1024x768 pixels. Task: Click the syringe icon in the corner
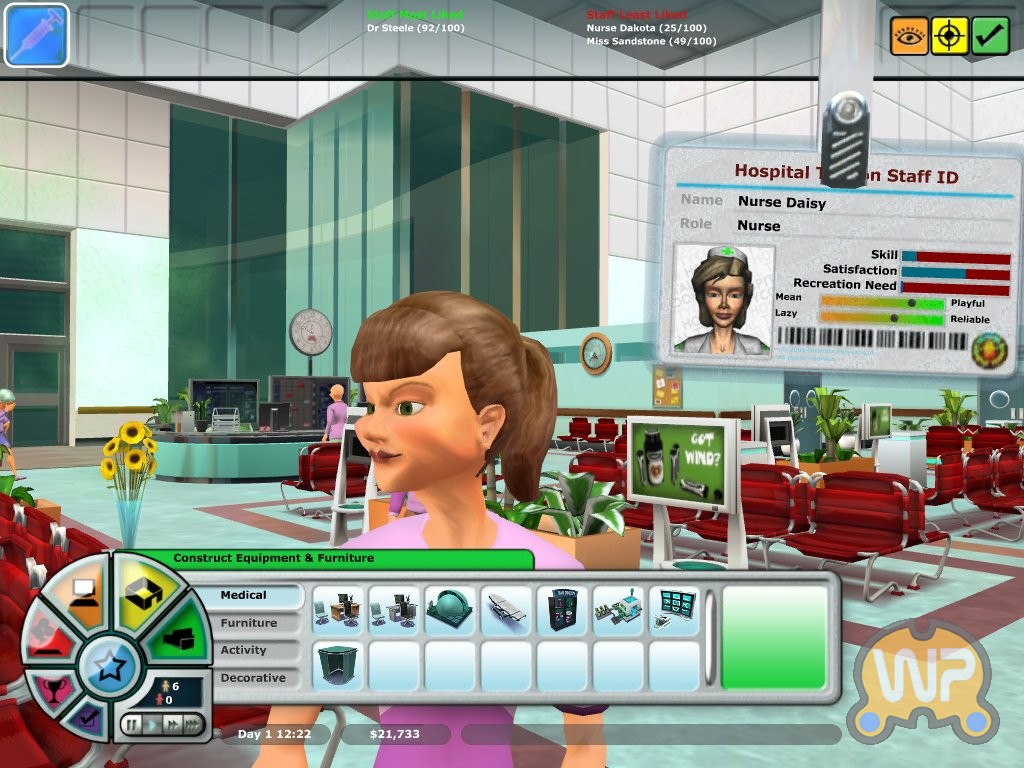click(x=37, y=35)
